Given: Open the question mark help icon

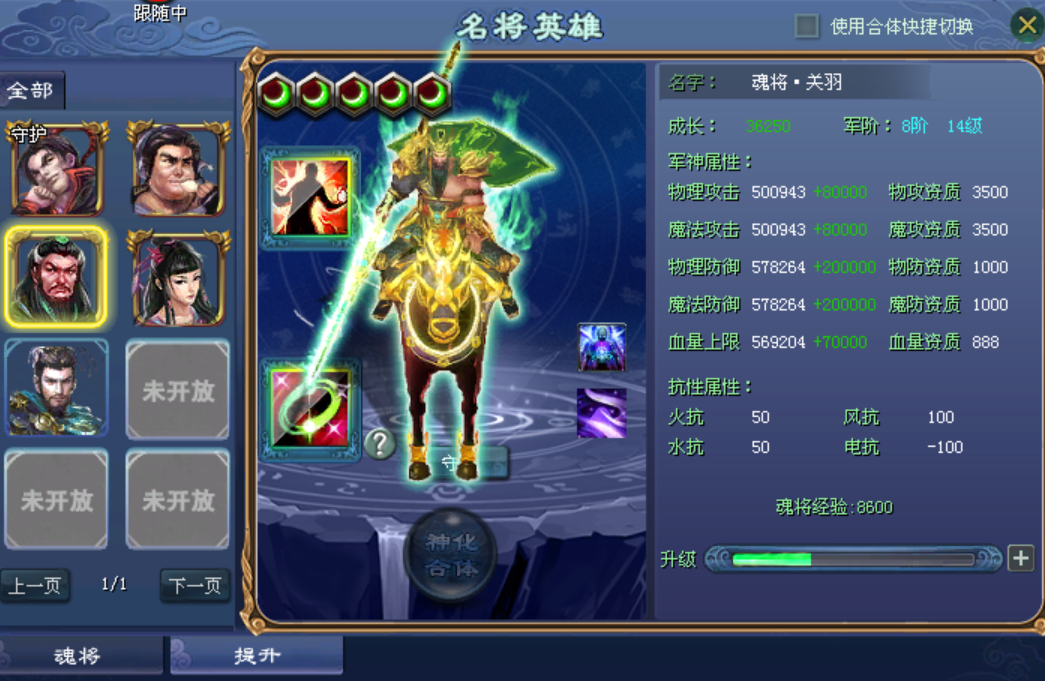Looking at the screenshot, I should click(379, 443).
